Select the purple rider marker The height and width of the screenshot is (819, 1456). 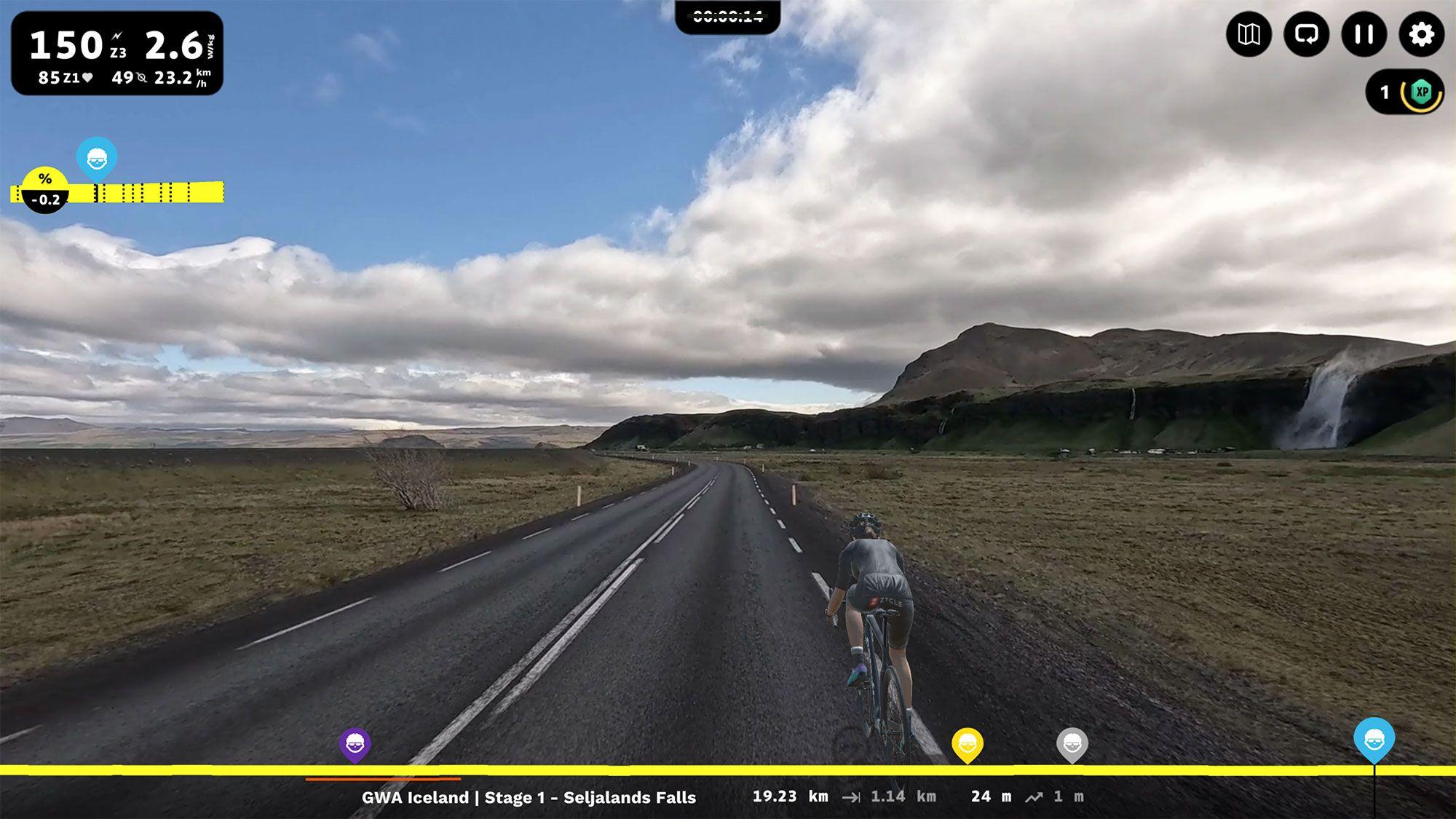pos(355,744)
